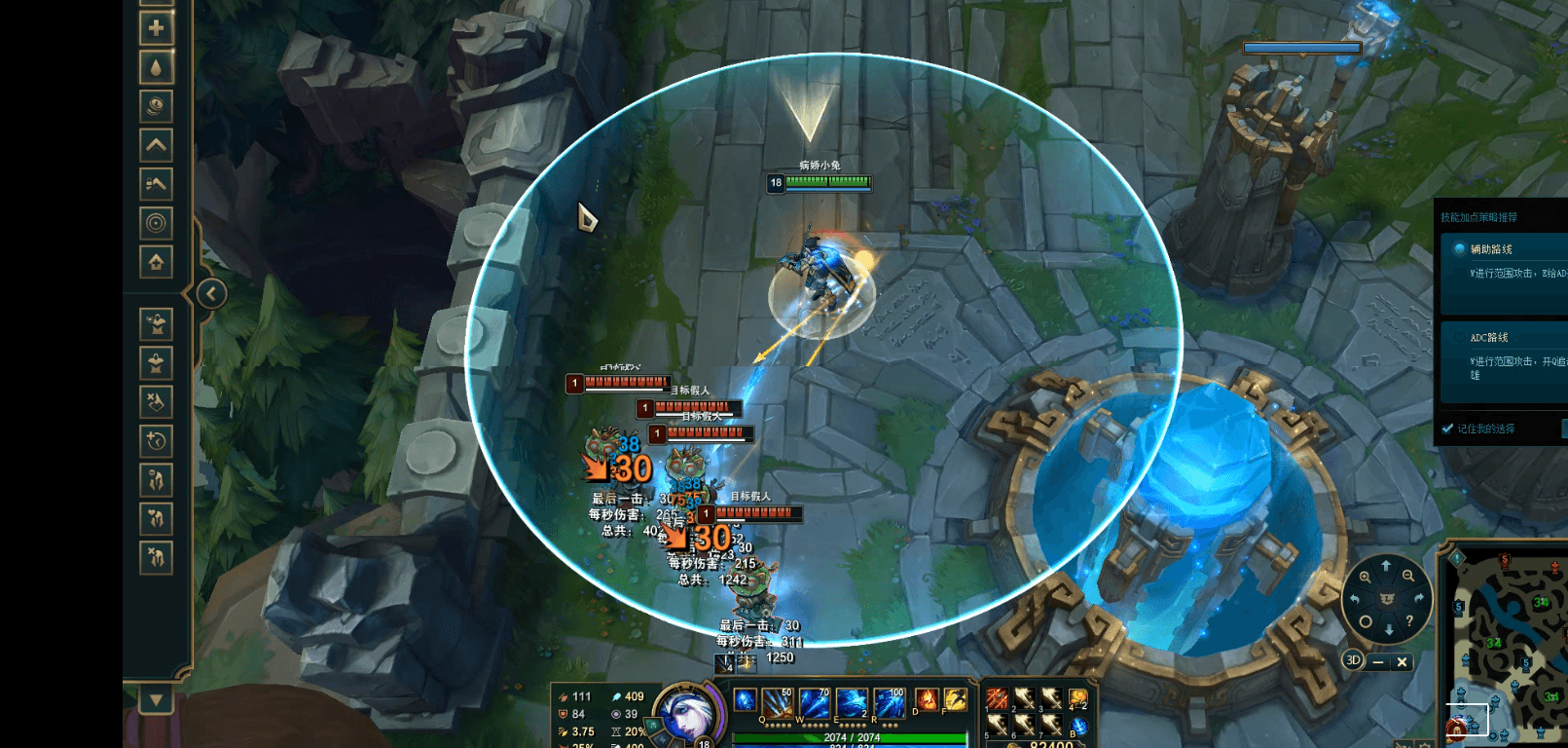
Task: Click the plus icon in left toolbar
Action: [156, 28]
